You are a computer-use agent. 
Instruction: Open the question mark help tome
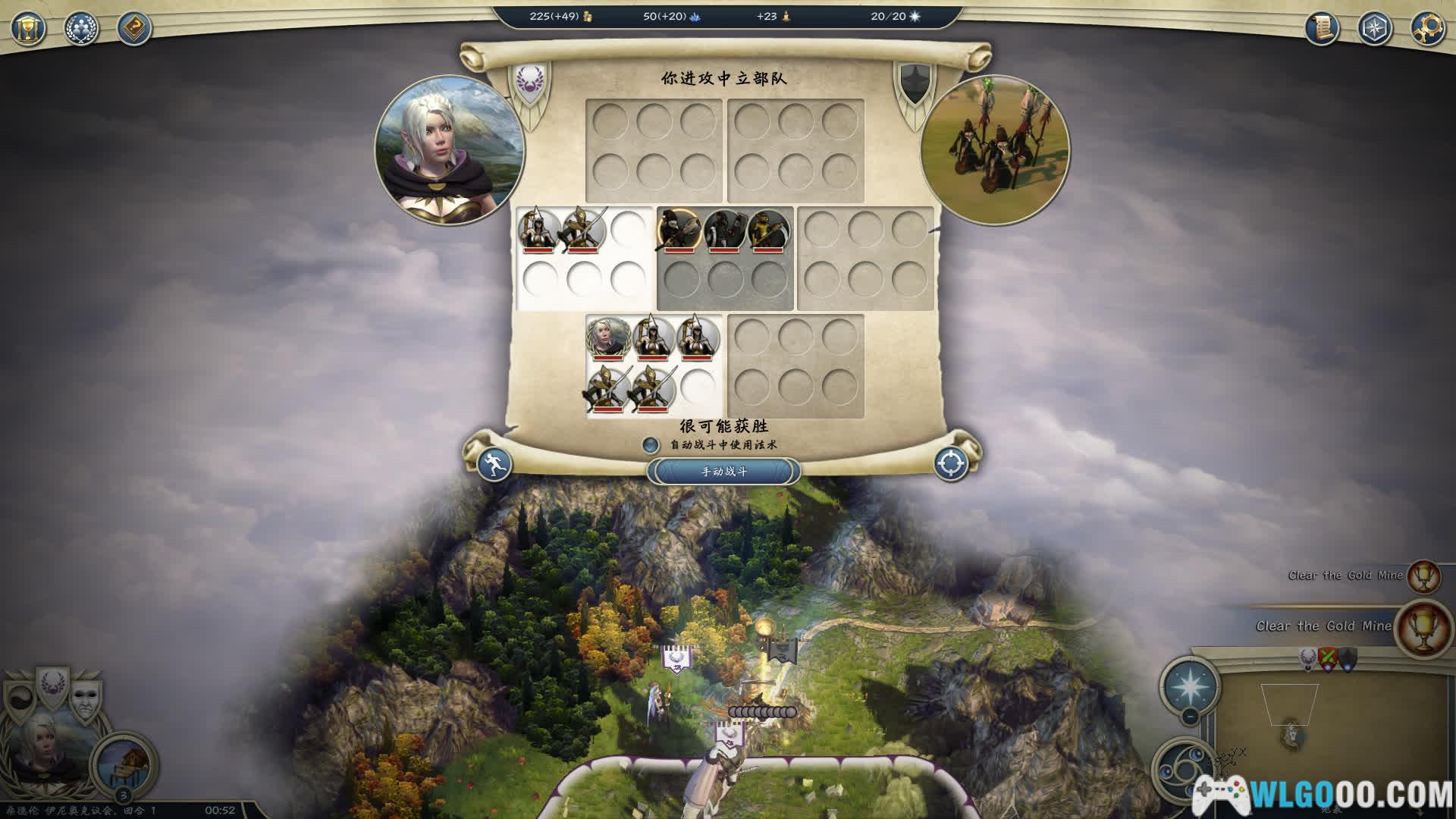[134, 29]
